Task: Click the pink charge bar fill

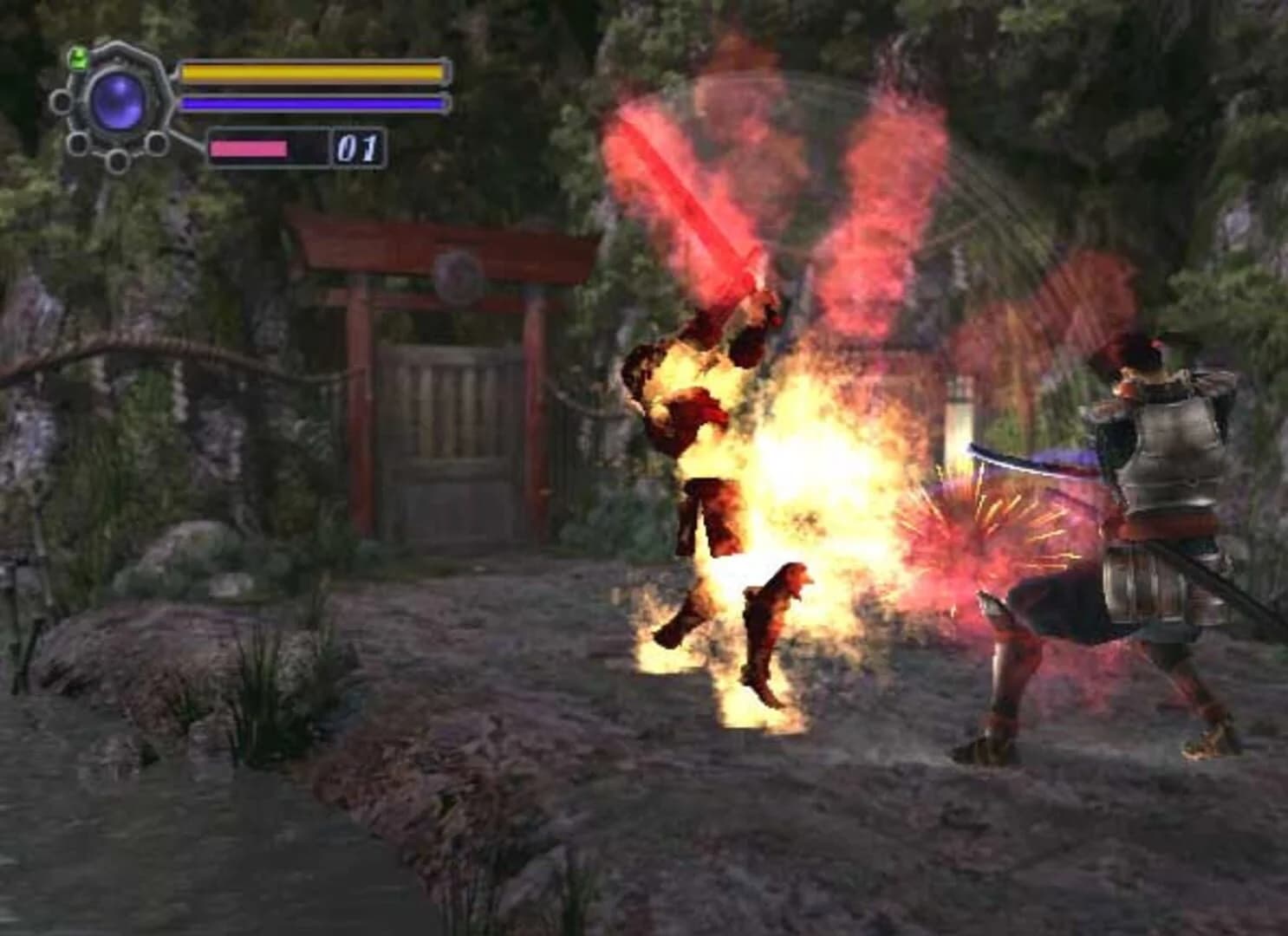Action: tap(247, 147)
